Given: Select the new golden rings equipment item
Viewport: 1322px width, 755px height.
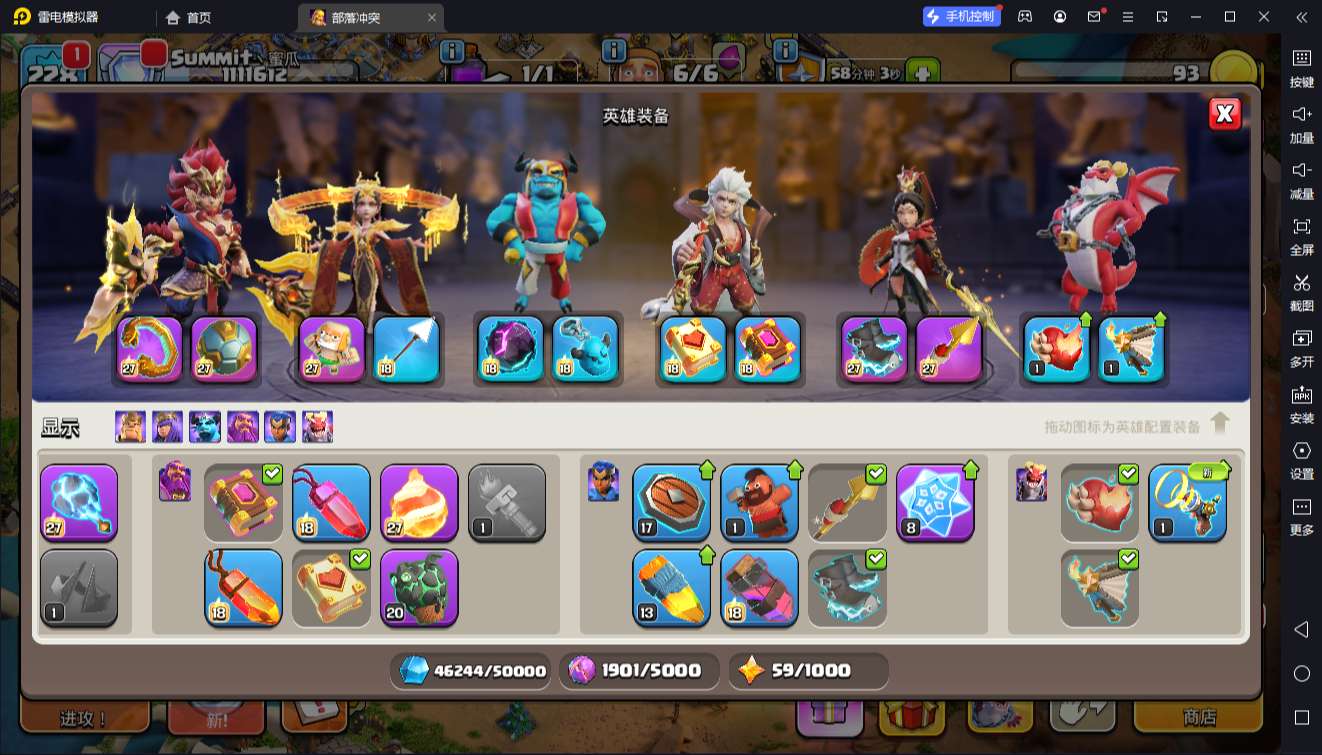Looking at the screenshot, I should pos(1187,502).
